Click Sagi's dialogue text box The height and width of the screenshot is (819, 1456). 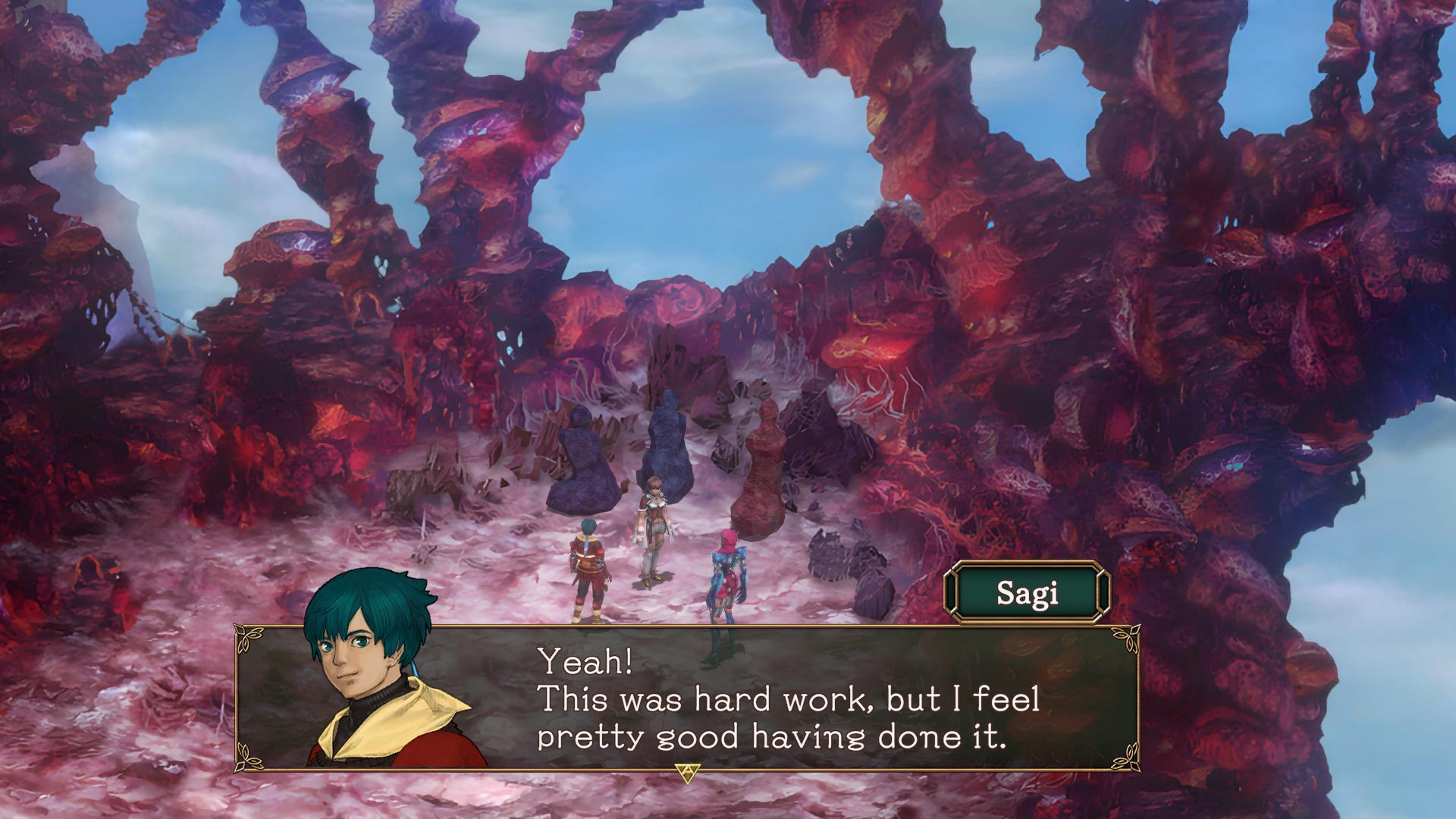[x=789, y=699]
